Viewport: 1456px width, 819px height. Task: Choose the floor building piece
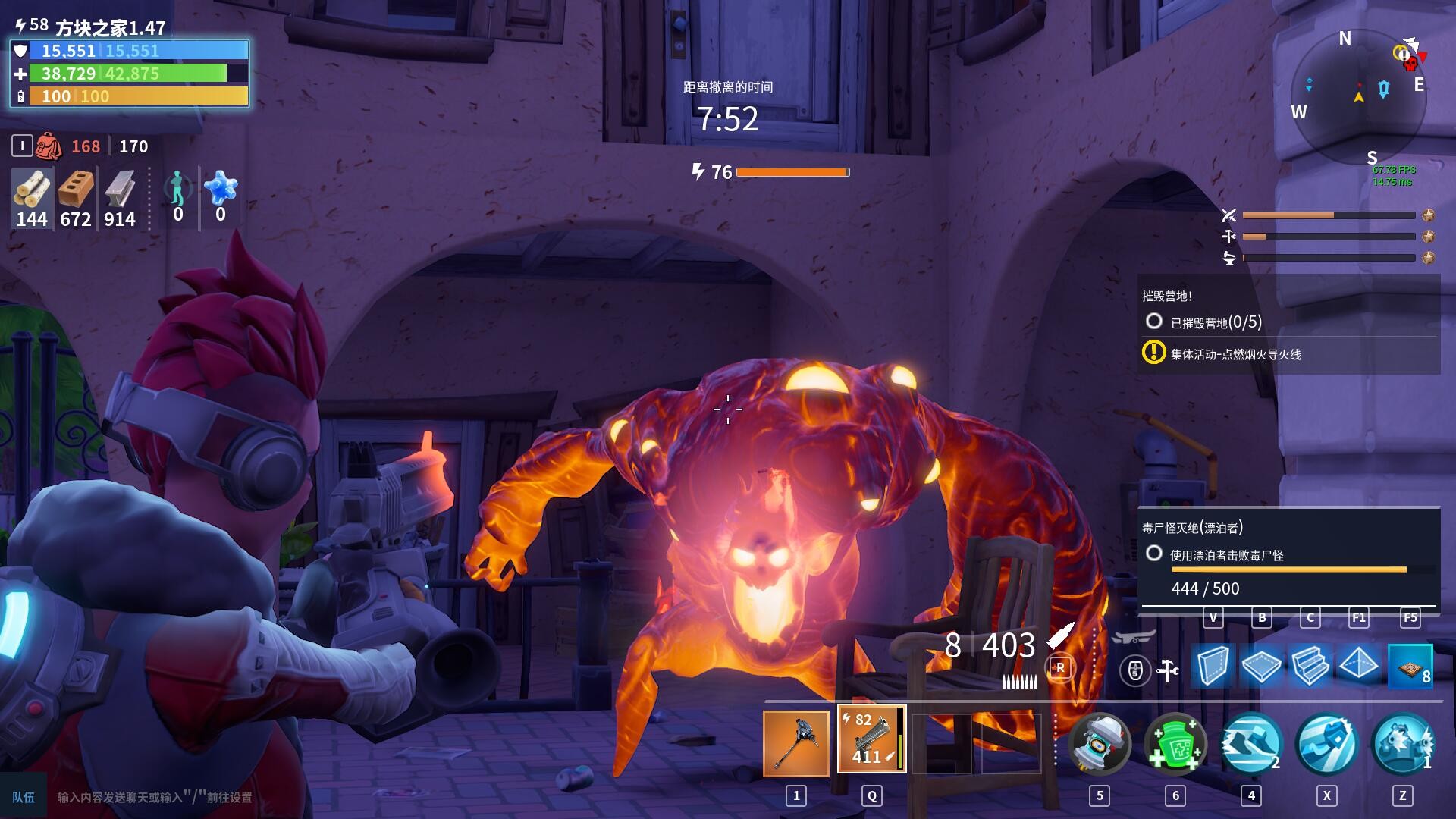point(1261,666)
